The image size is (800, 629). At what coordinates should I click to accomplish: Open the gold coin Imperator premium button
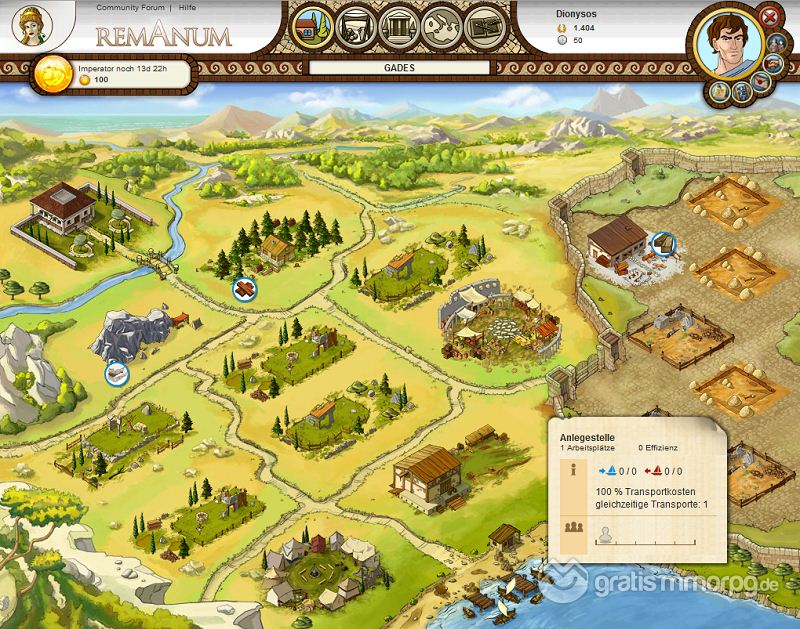[51, 73]
